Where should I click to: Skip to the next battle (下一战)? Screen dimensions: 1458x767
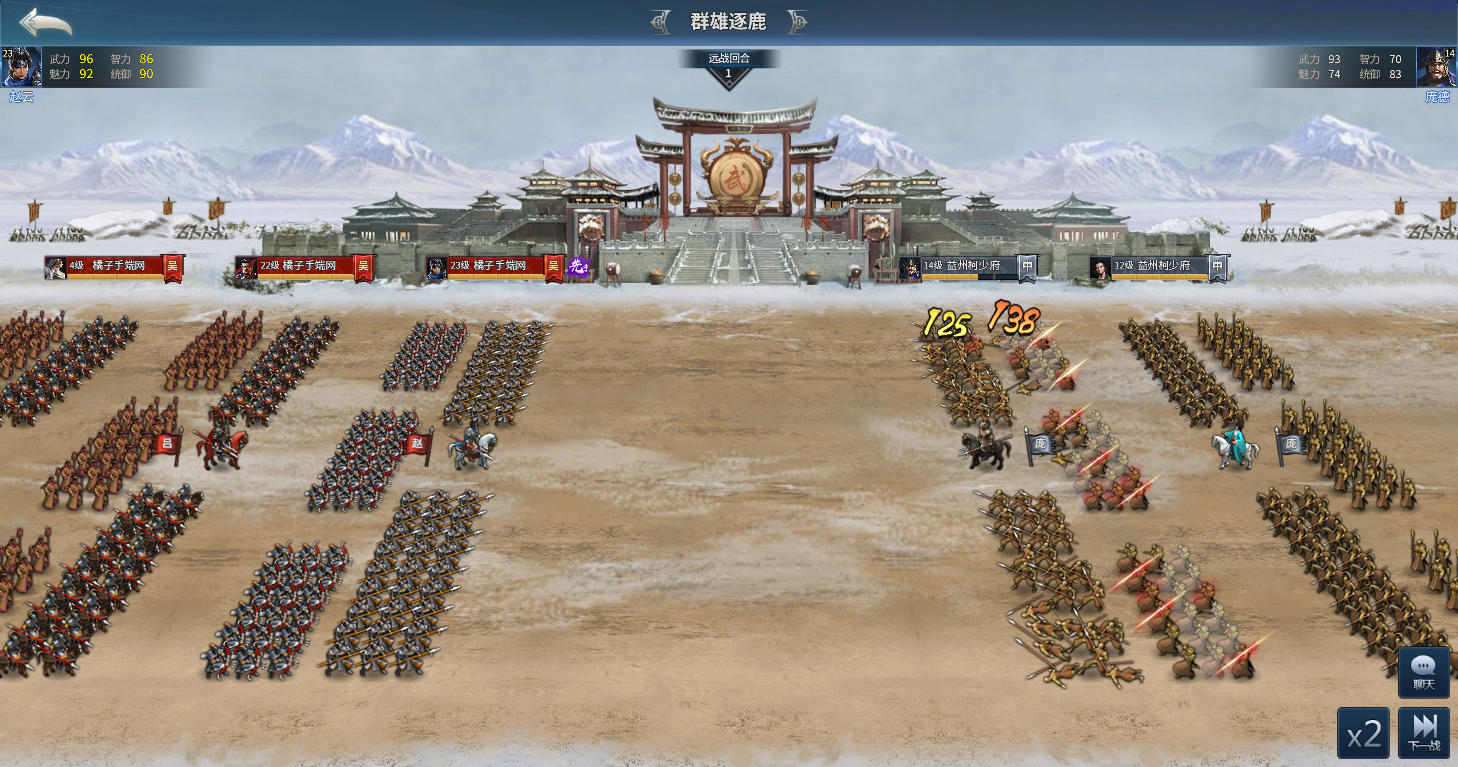[1424, 734]
